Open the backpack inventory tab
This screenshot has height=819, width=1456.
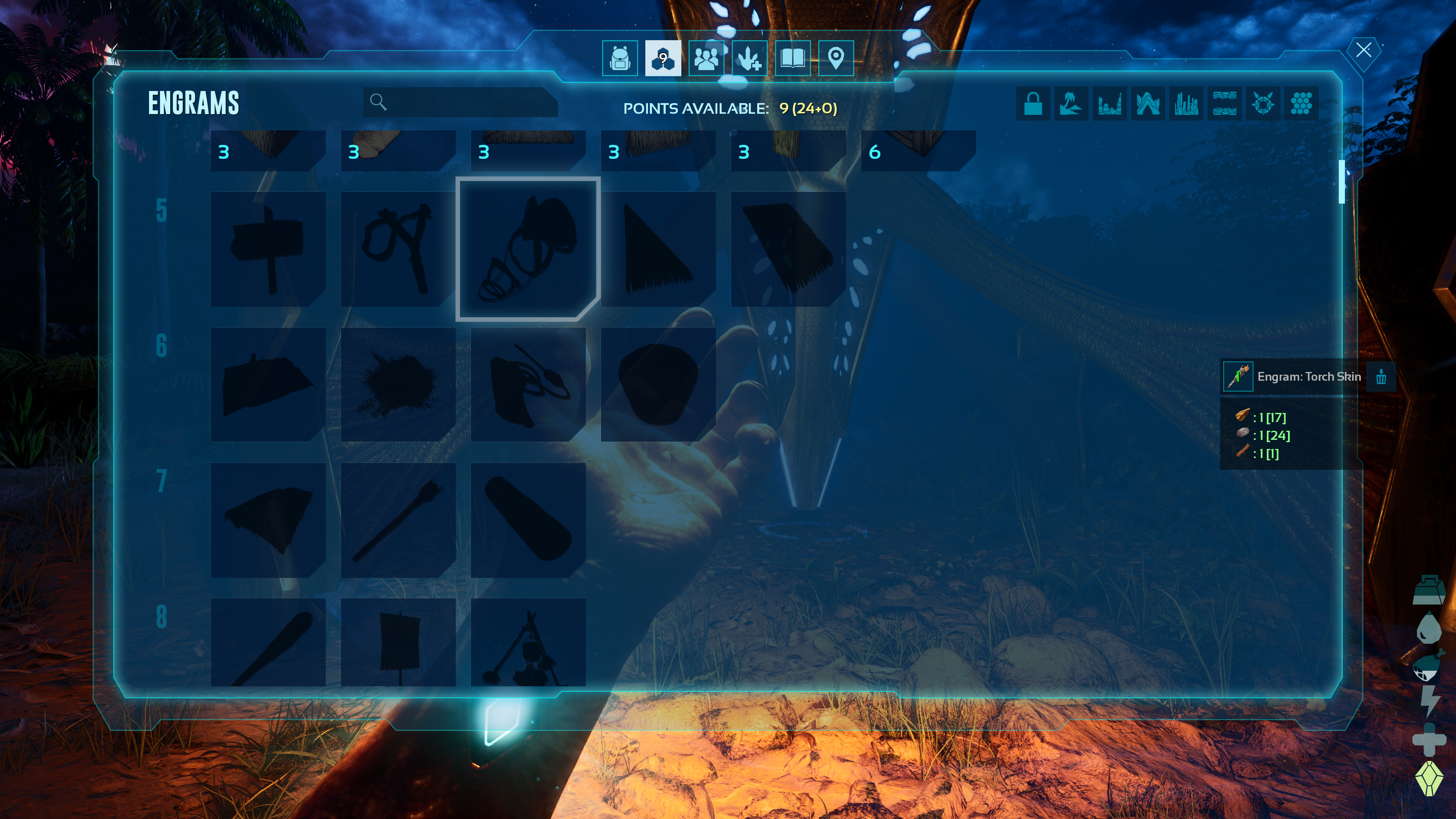tap(620, 58)
